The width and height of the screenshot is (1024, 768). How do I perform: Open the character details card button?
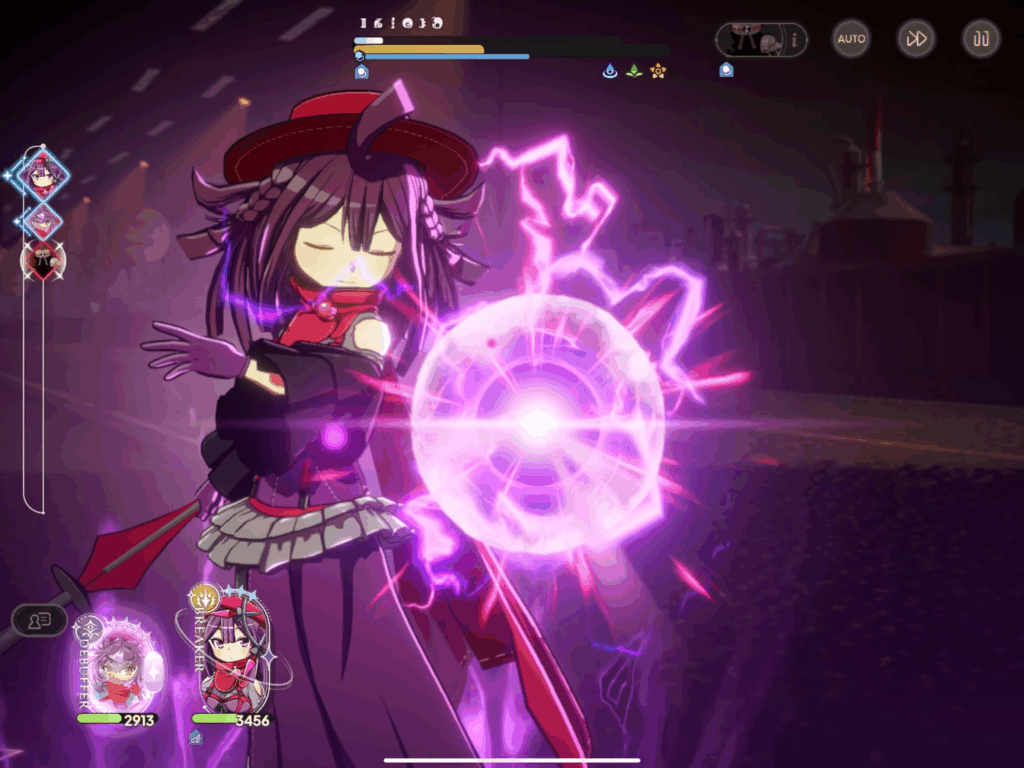coord(40,620)
